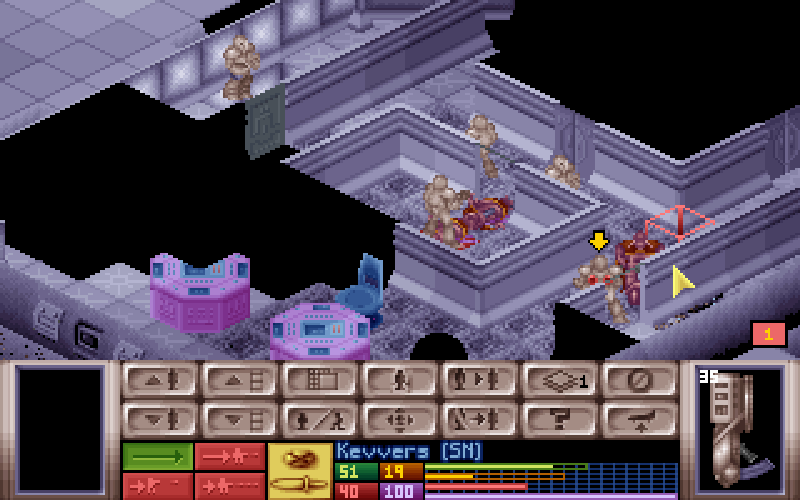The height and width of the screenshot is (500, 800).
Task: Click the empty left-hand item slot
Action: (60, 430)
